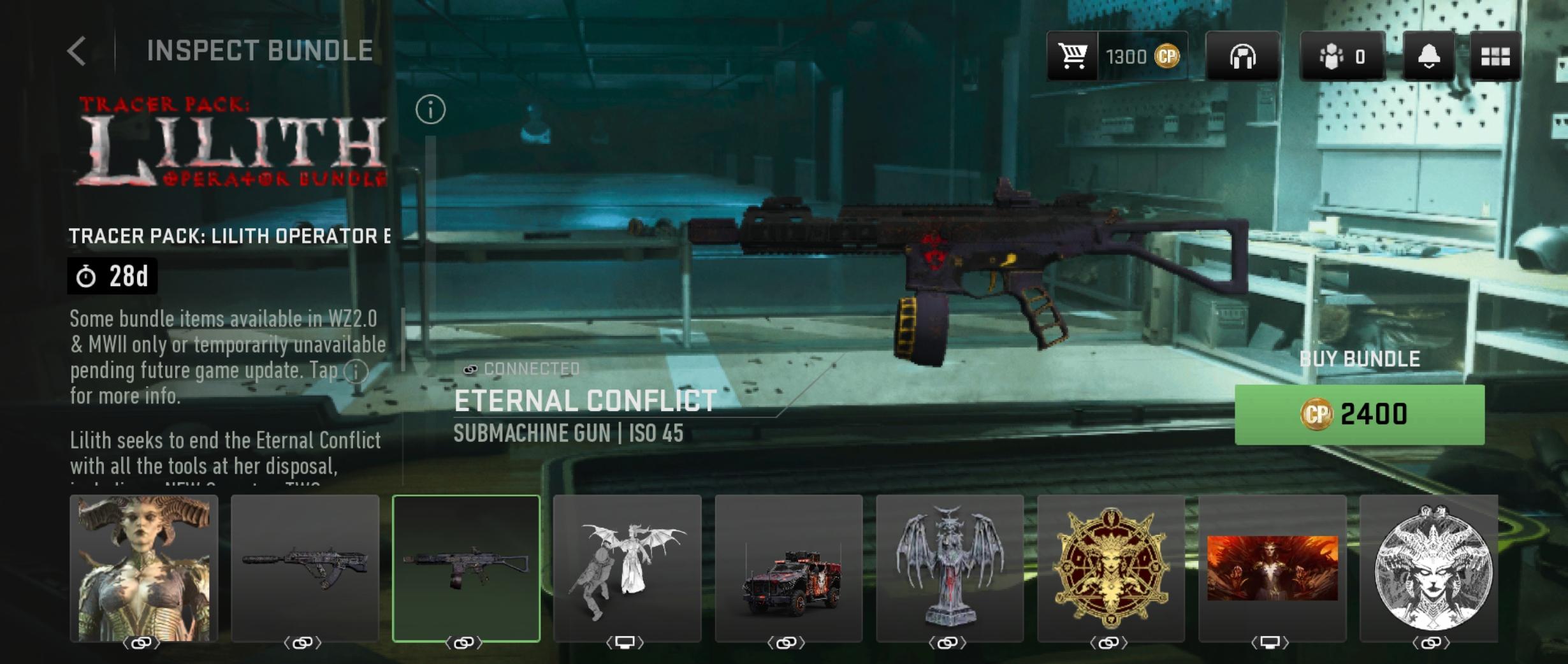Image resolution: width=1568 pixels, height=664 pixels.
Task: Select the gold Lilith emblem thumbnail
Action: click(x=1111, y=568)
